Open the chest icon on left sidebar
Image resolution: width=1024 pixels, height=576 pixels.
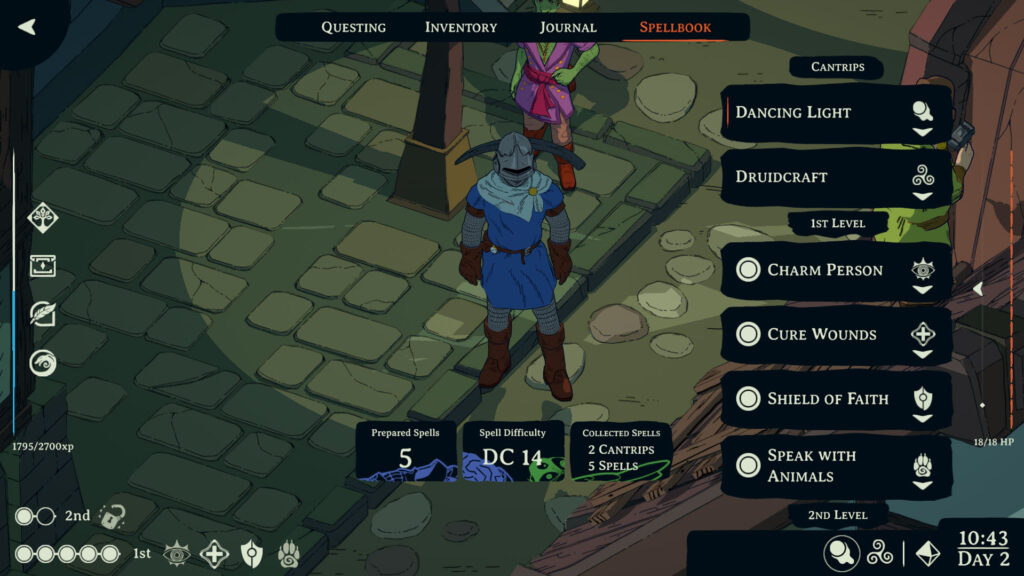pos(42,265)
